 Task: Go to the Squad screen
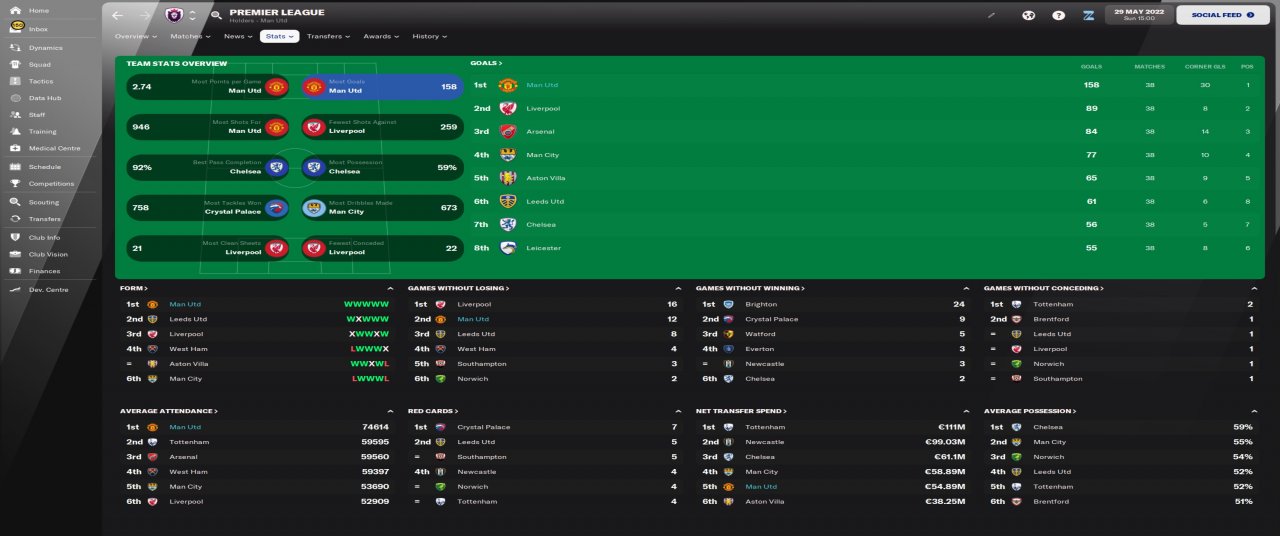coord(39,64)
